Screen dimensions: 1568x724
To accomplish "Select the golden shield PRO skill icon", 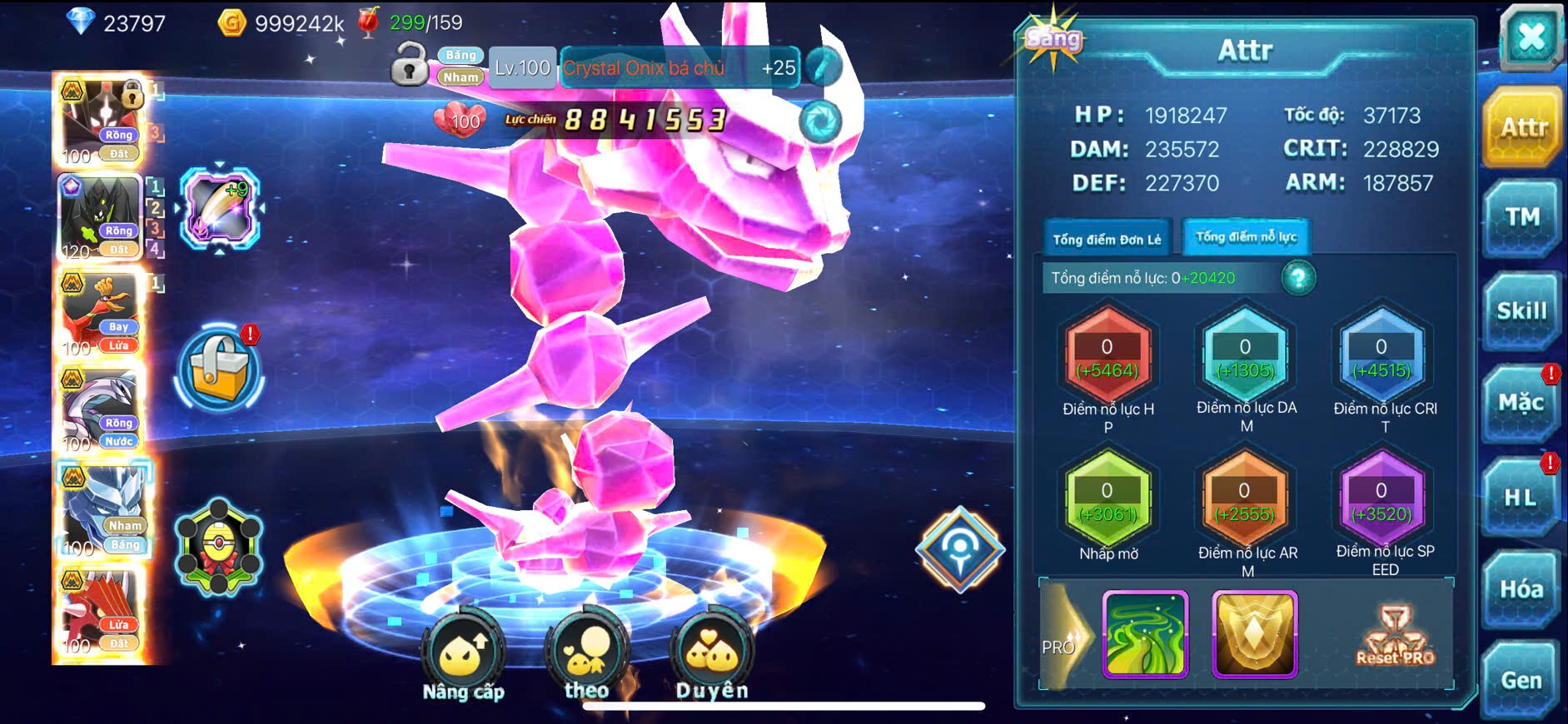I will click(x=1255, y=634).
